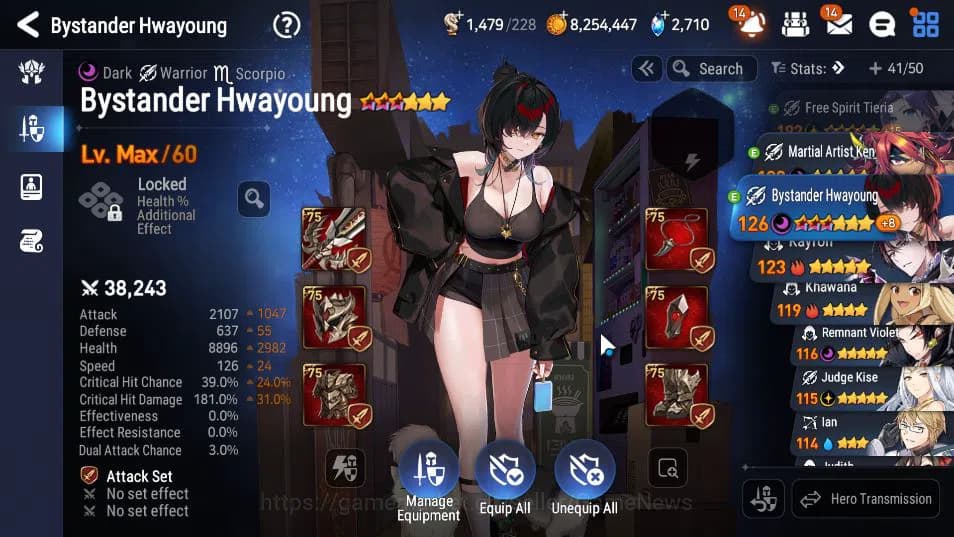Viewport: 954px width, 537px height.
Task: Select the equipped necklace slot
Action: tap(678, 239)
